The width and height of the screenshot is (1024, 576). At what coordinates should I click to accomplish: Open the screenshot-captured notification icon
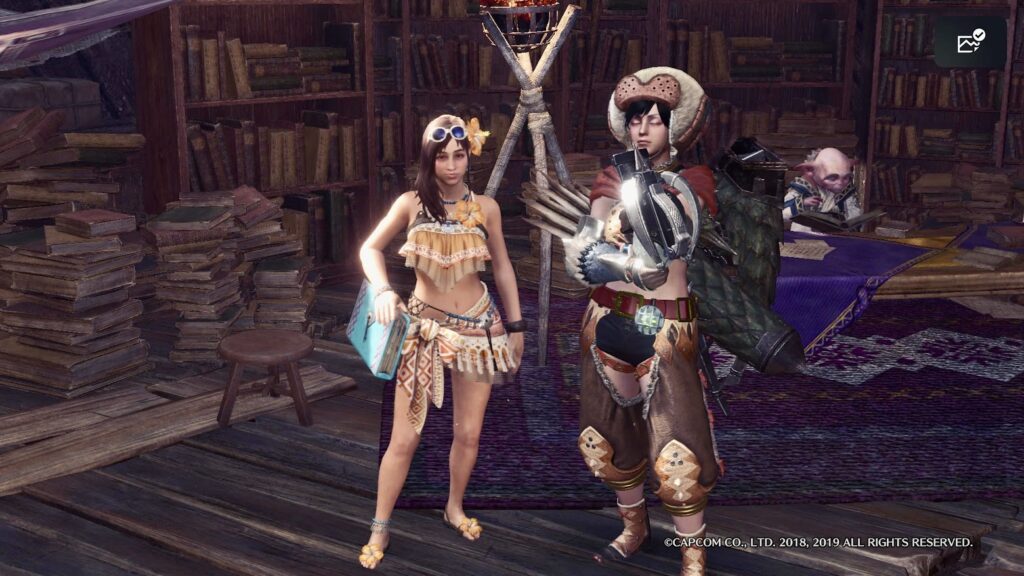pyautogui.click(x=970, y=42)
